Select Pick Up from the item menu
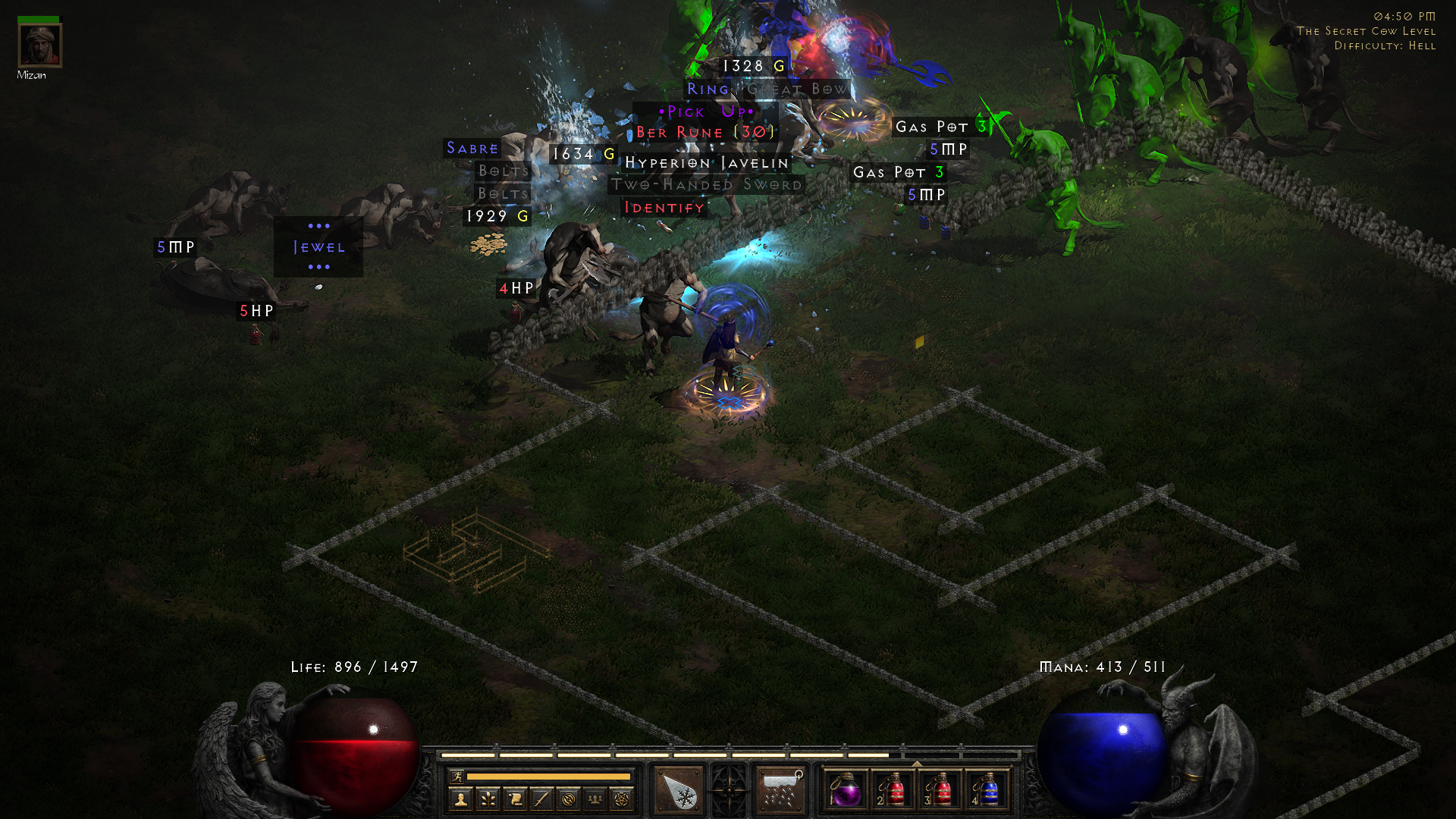Viewport: 1456px width, 819px height. pos(706,111)
